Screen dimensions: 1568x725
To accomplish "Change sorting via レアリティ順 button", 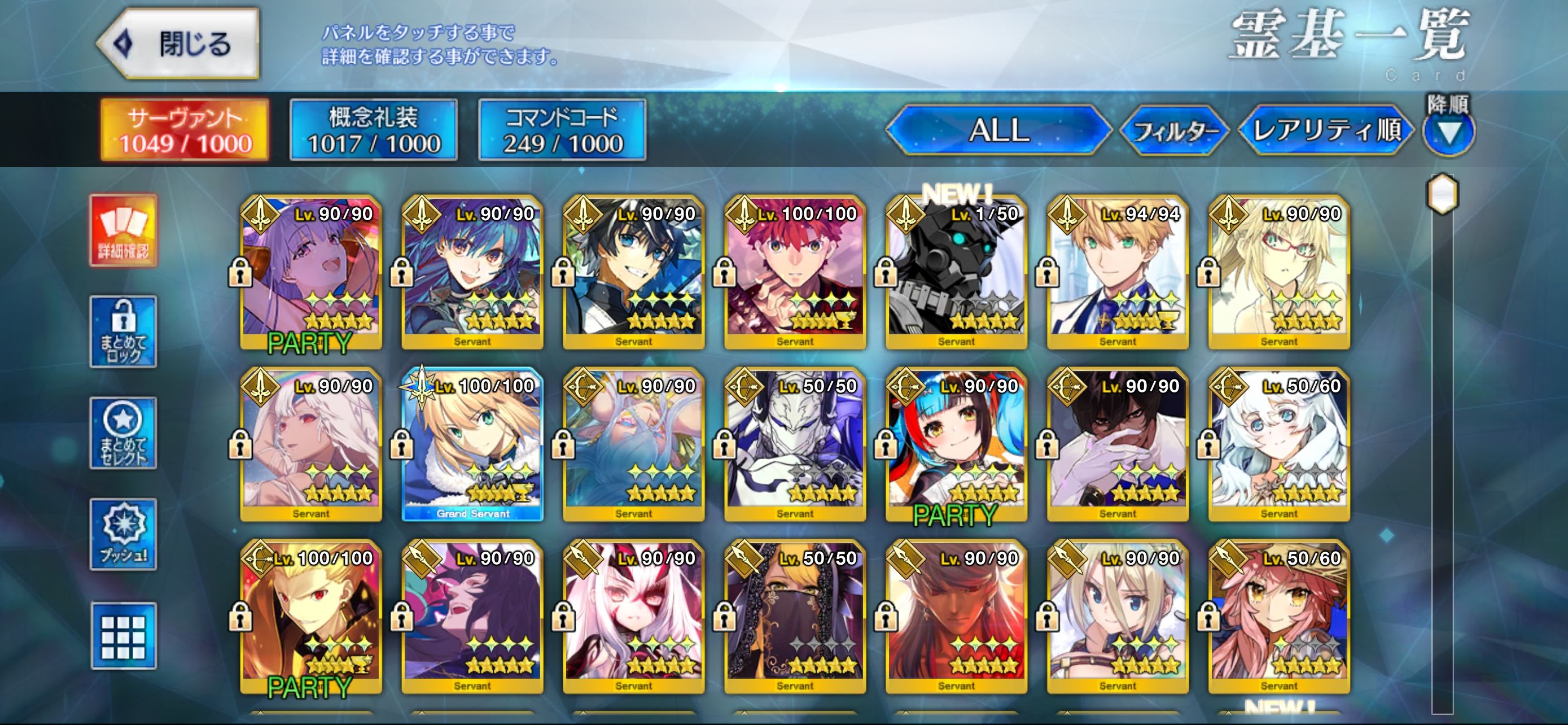I will (1326, 130).
